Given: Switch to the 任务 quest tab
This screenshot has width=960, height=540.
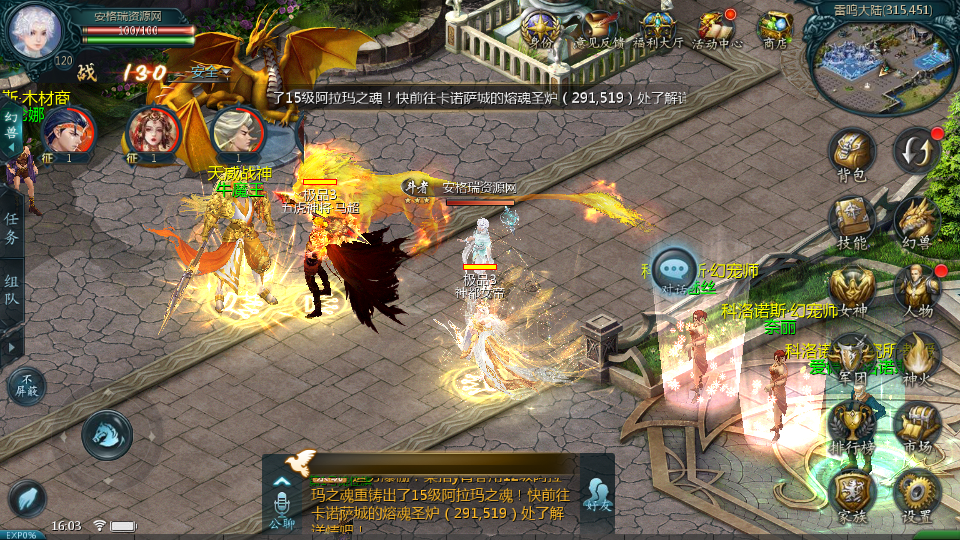Looking at the screenshot, I should 11,228.
